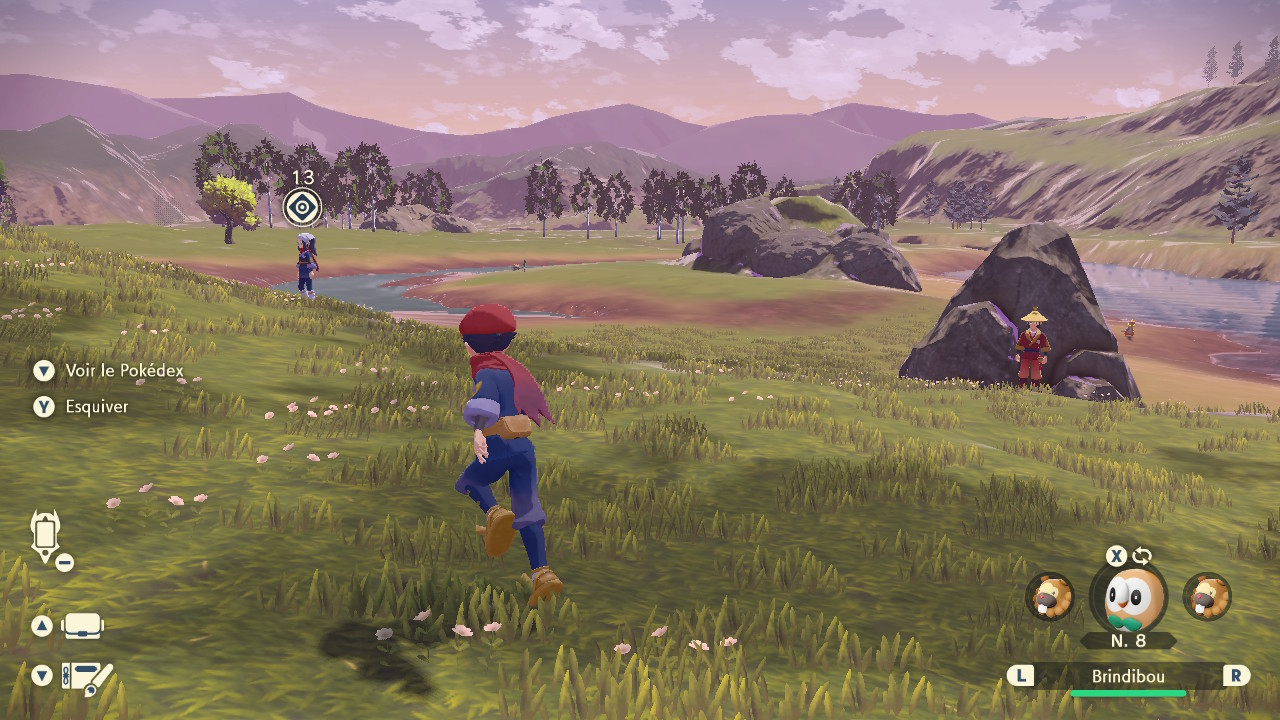This screenshot has width=1280, height=720.
Task: Click the waypoint marker labeled 13
Action: 301,207
